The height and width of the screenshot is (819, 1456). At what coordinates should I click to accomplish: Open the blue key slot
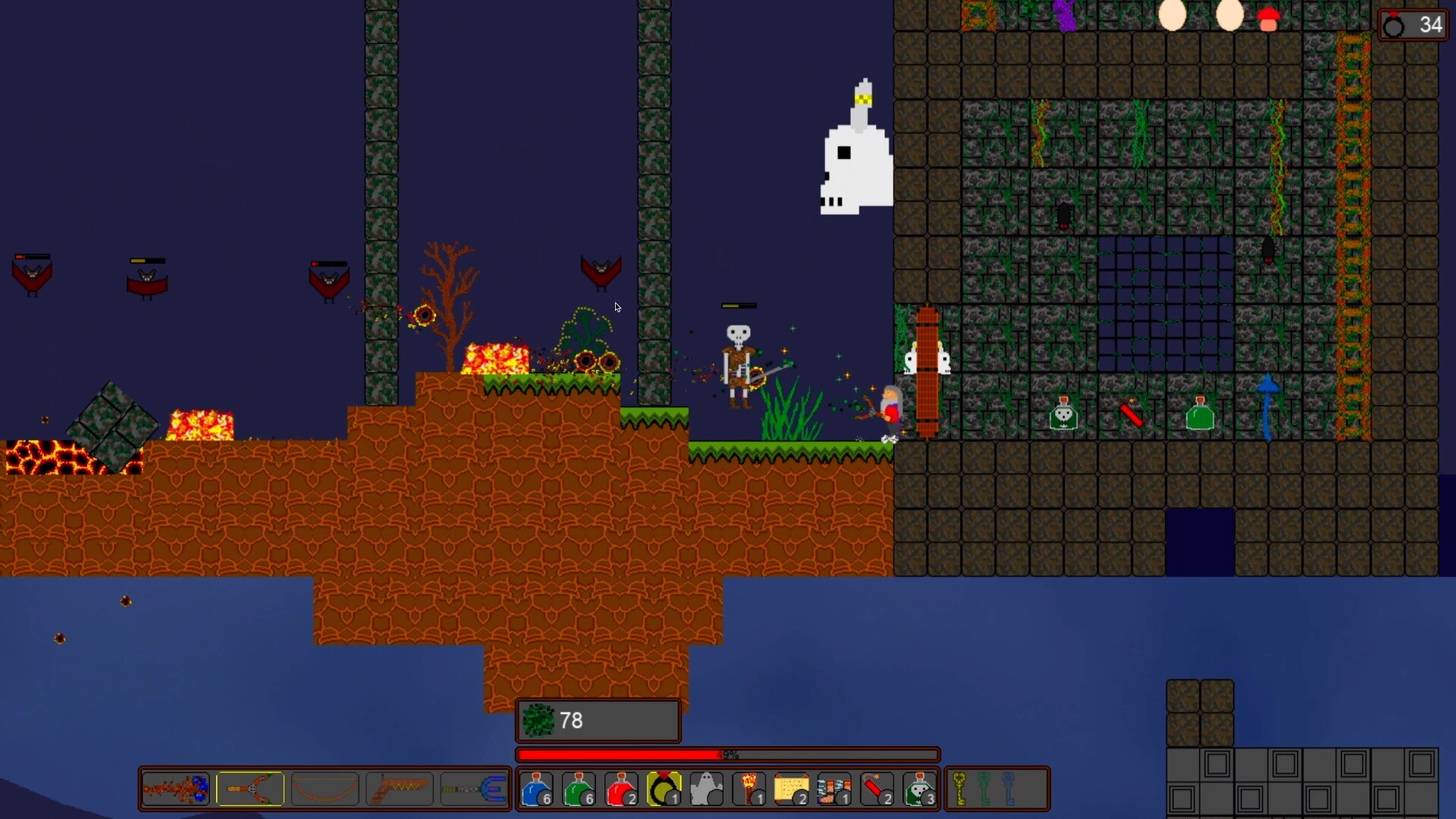tap(1009, 789)
